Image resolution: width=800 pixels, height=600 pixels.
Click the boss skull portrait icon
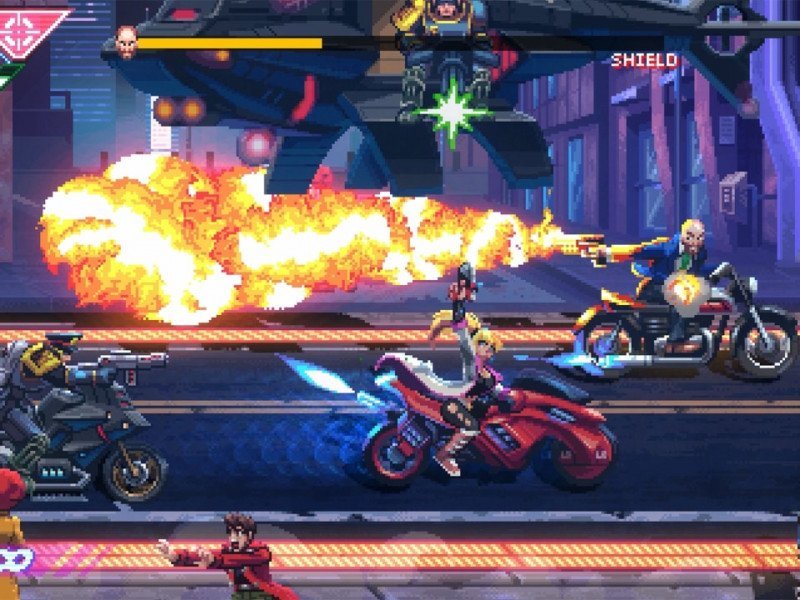pos(126,41)
